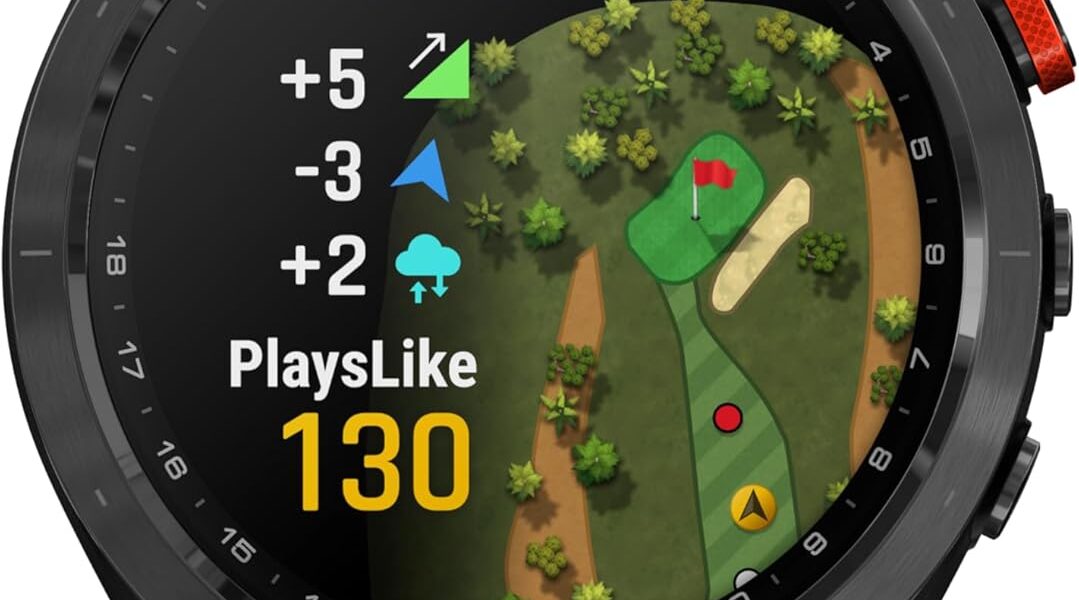1079x600 pixels.
Task: Click the yellow player position marker
Action: pos(752,508)
